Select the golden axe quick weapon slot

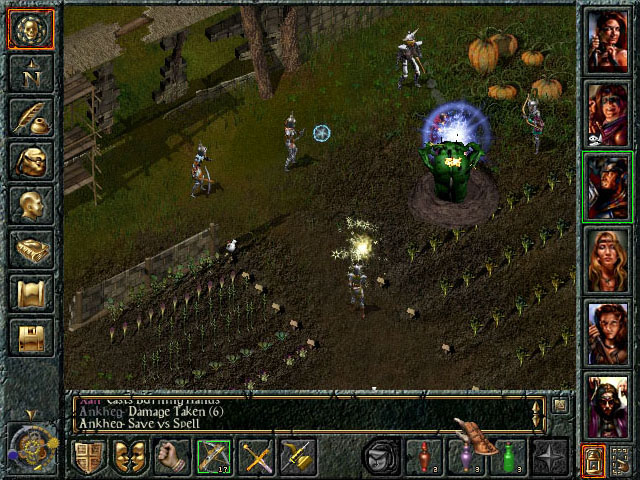point(299,457)
